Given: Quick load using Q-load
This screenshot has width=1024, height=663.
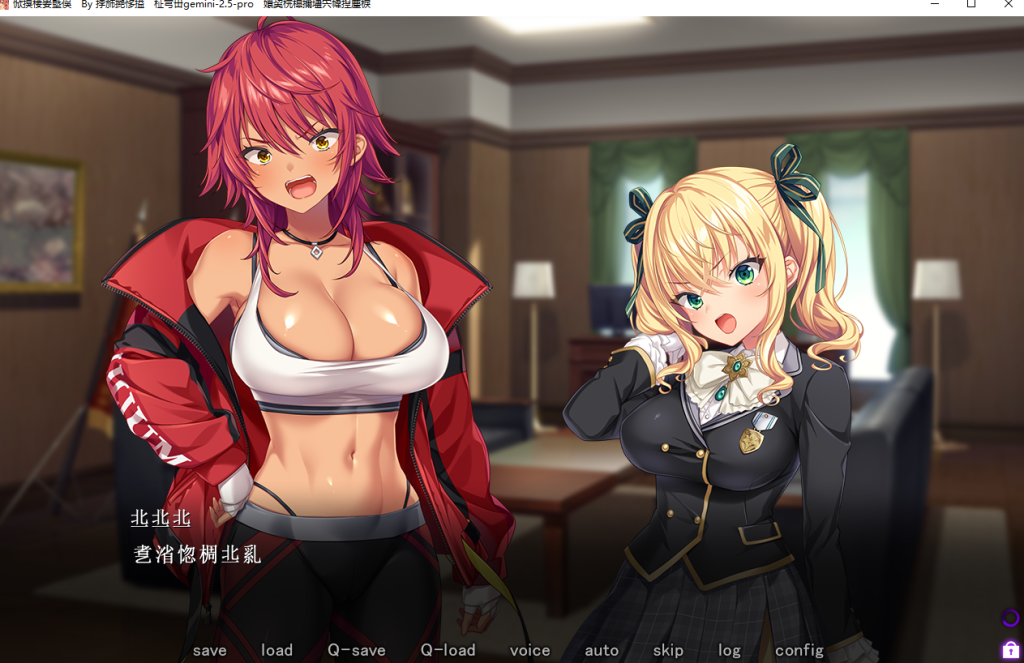Looking at the screenshot, I should click(447, 650).
